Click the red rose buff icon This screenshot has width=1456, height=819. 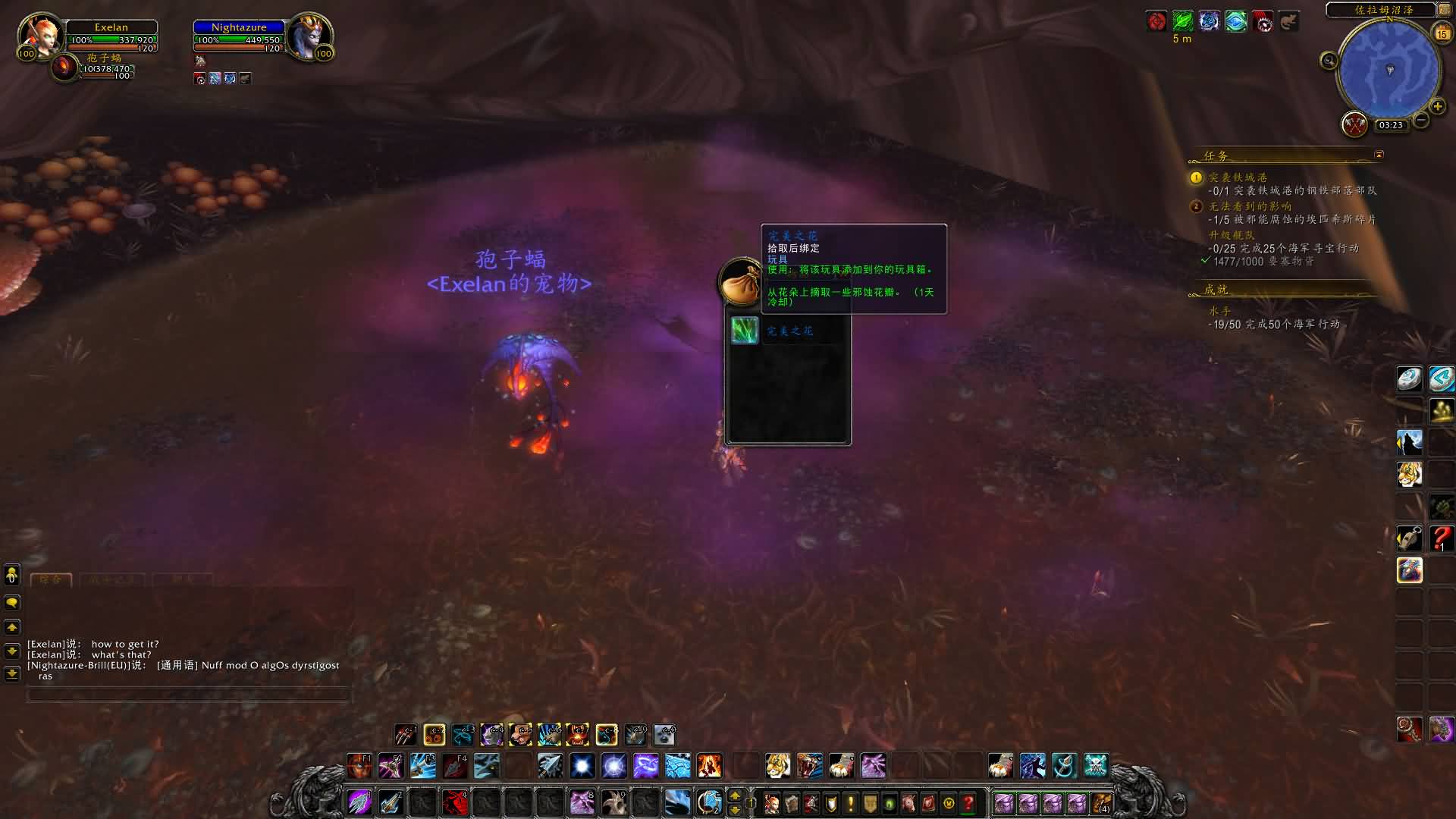[1156, 21]
